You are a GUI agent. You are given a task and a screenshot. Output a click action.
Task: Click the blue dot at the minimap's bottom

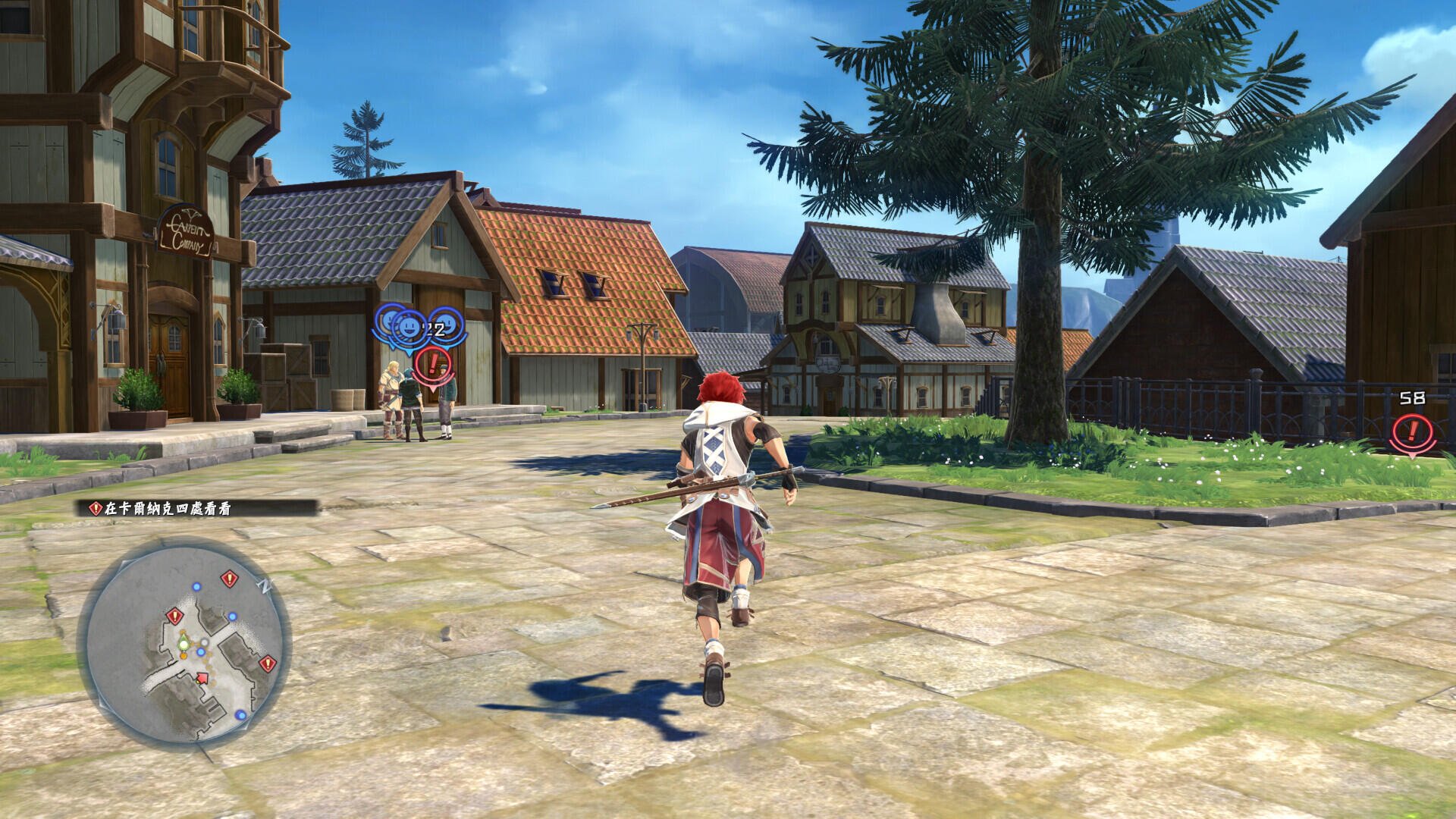(x=241, y=714)
